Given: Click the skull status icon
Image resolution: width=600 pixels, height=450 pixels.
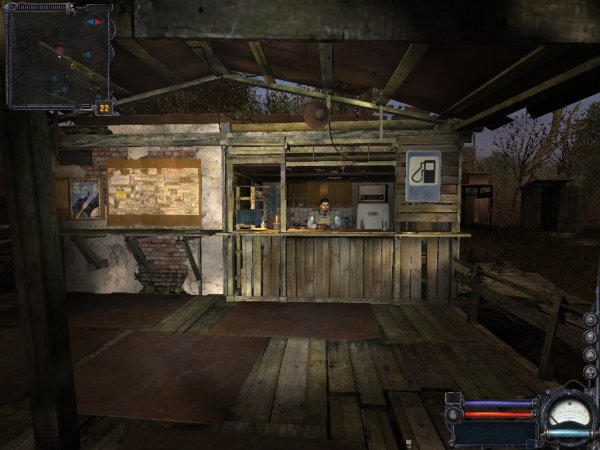Looking at the screenshot, I should [590, 337].
